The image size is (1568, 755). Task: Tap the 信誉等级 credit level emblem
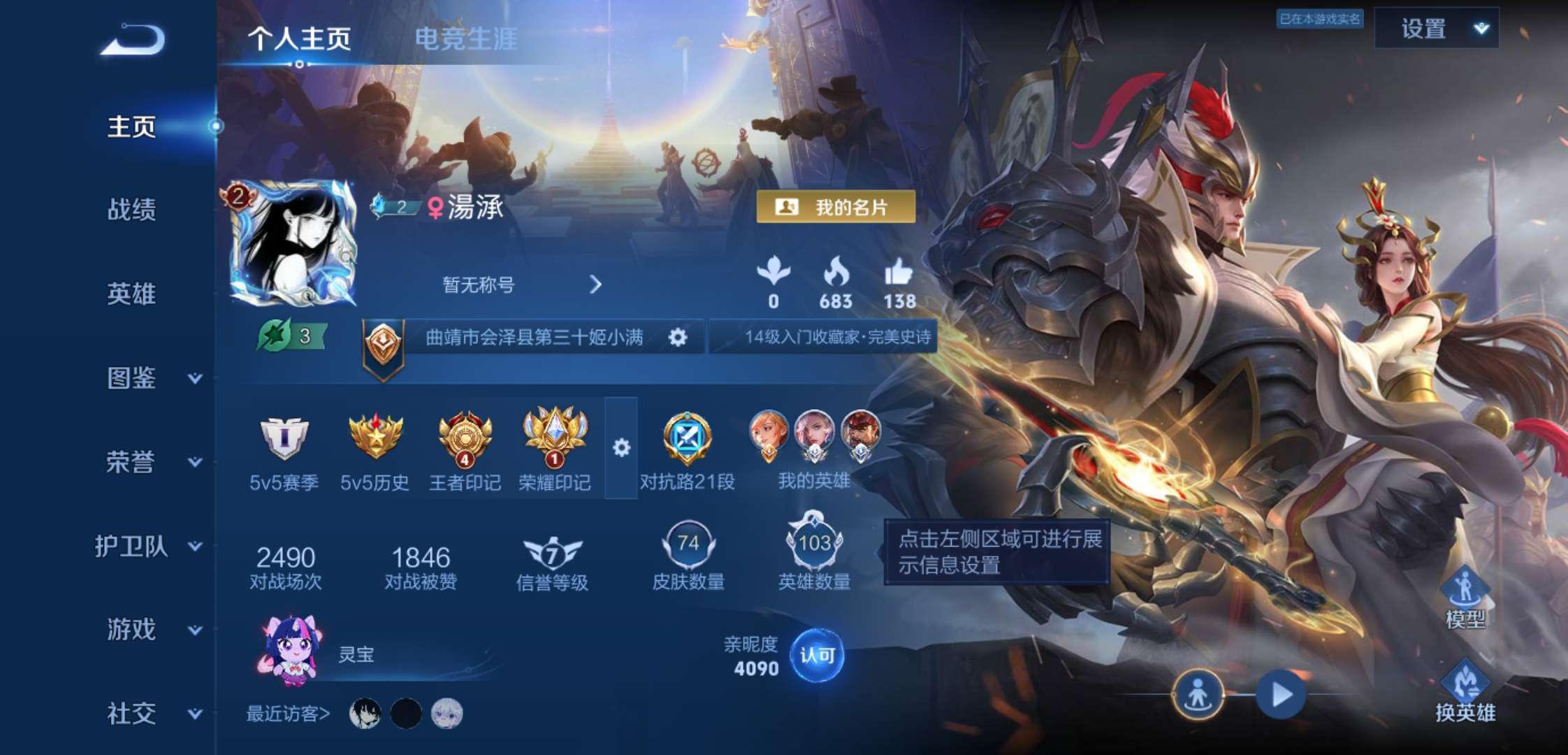click(x=551, y=552)
